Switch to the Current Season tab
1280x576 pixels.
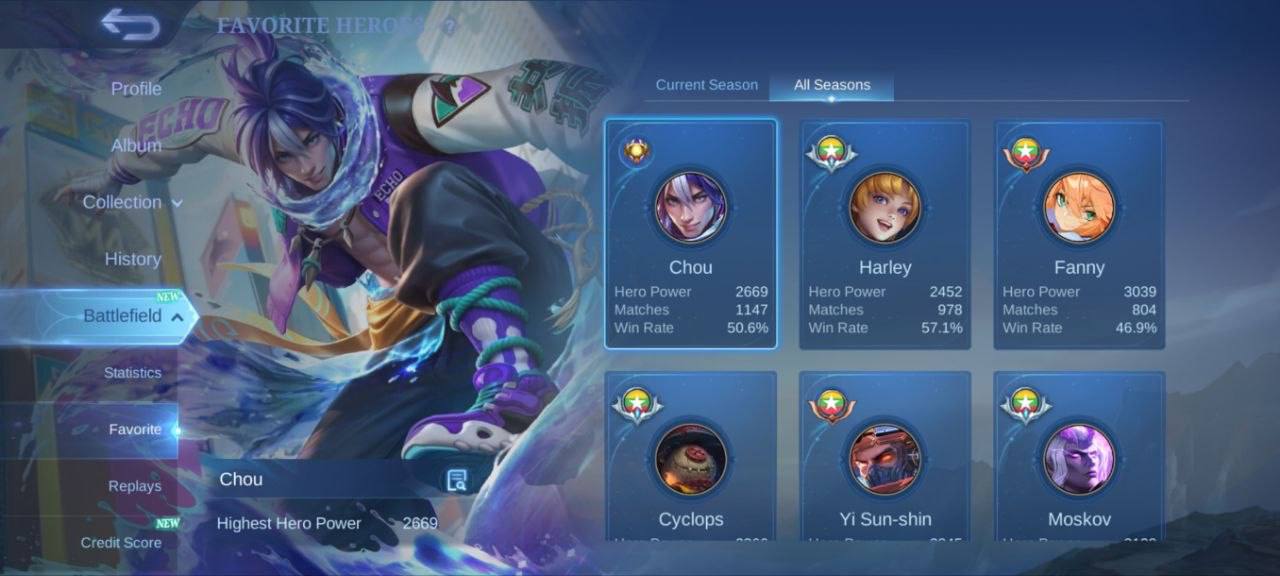click(706, 85)
